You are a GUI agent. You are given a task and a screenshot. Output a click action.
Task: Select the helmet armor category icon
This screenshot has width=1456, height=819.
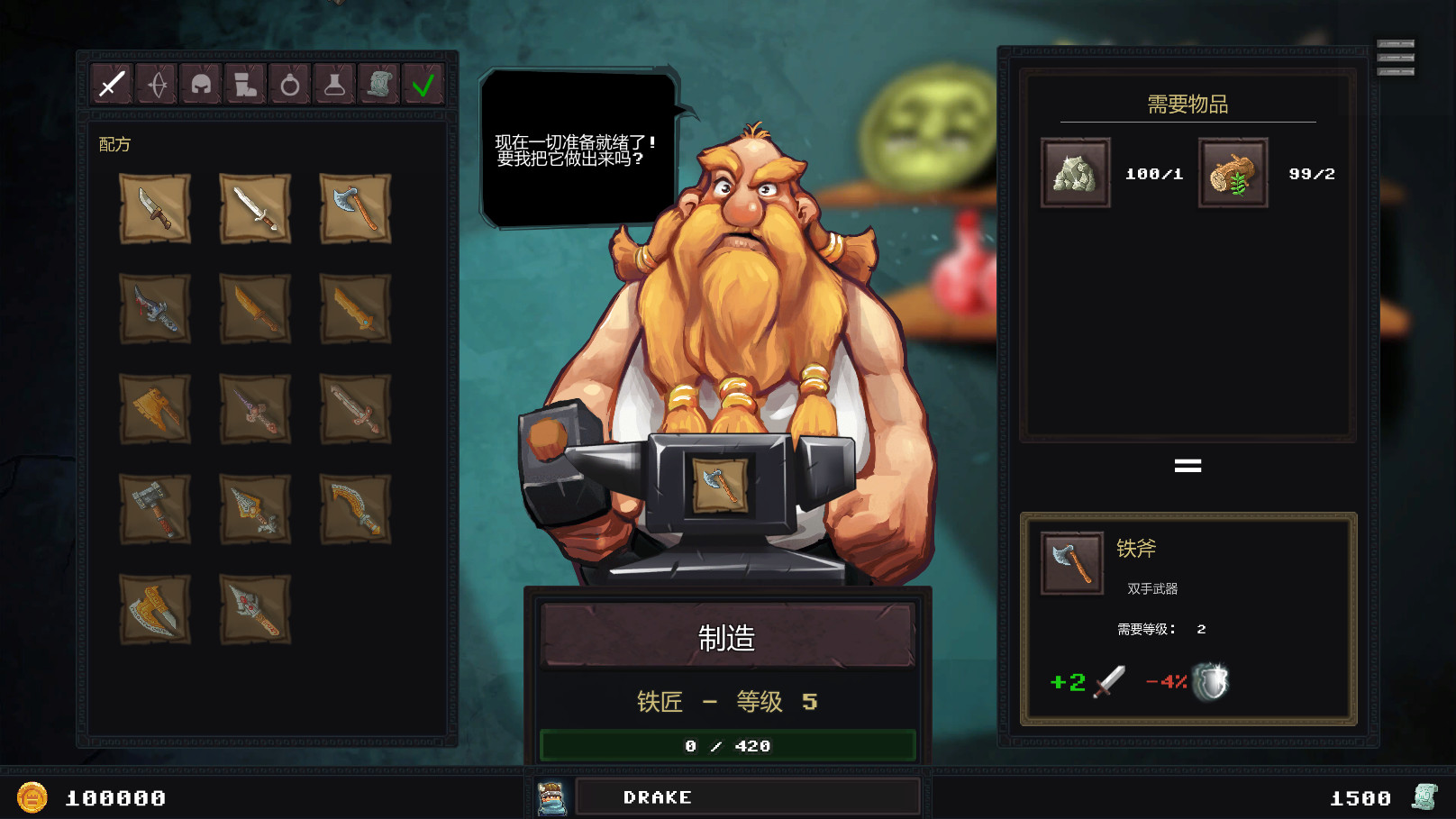pyautogui.click(x=201, y=84)
